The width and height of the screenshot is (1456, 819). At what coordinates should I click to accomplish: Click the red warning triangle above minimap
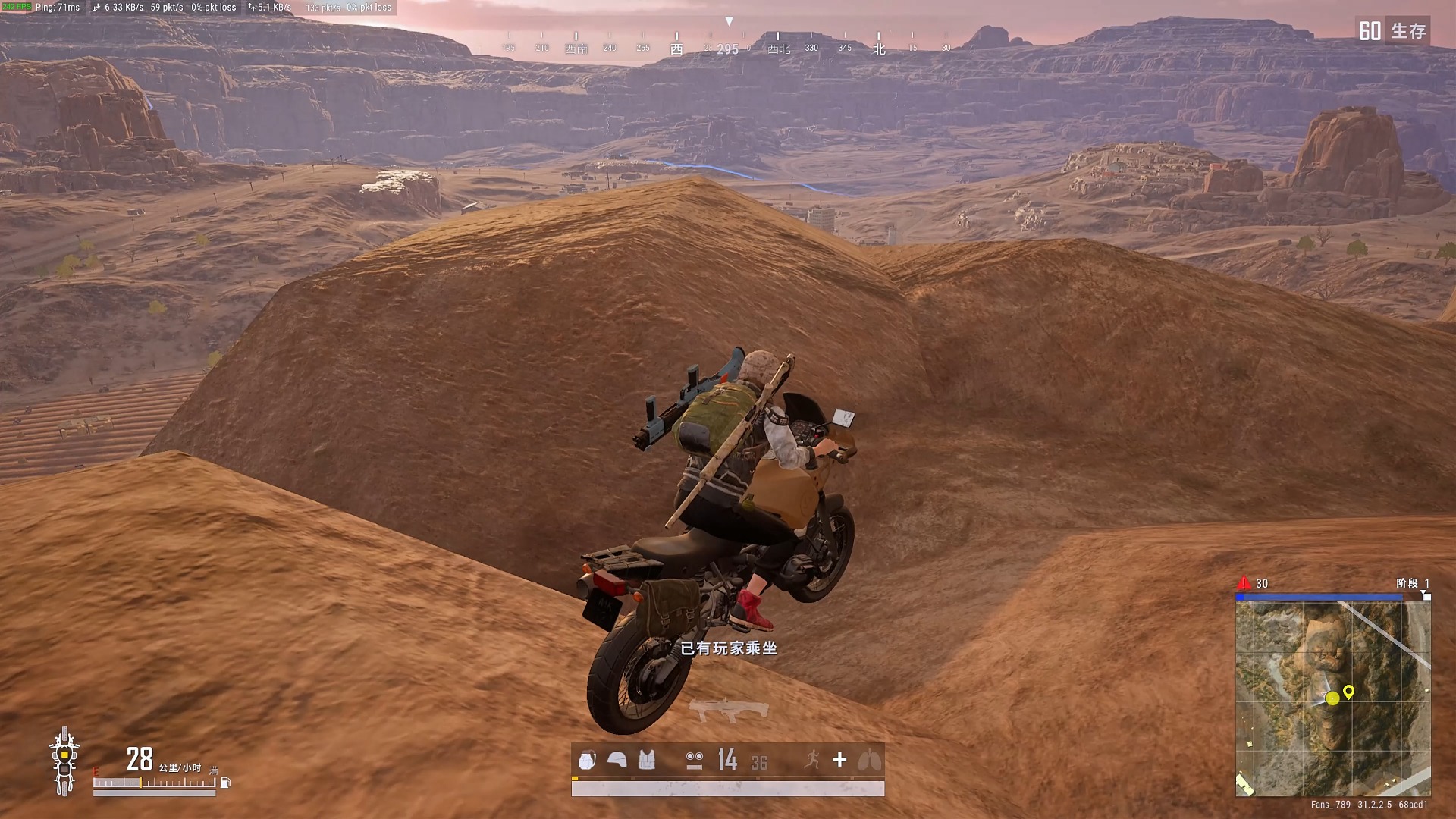pos(1244,583)
